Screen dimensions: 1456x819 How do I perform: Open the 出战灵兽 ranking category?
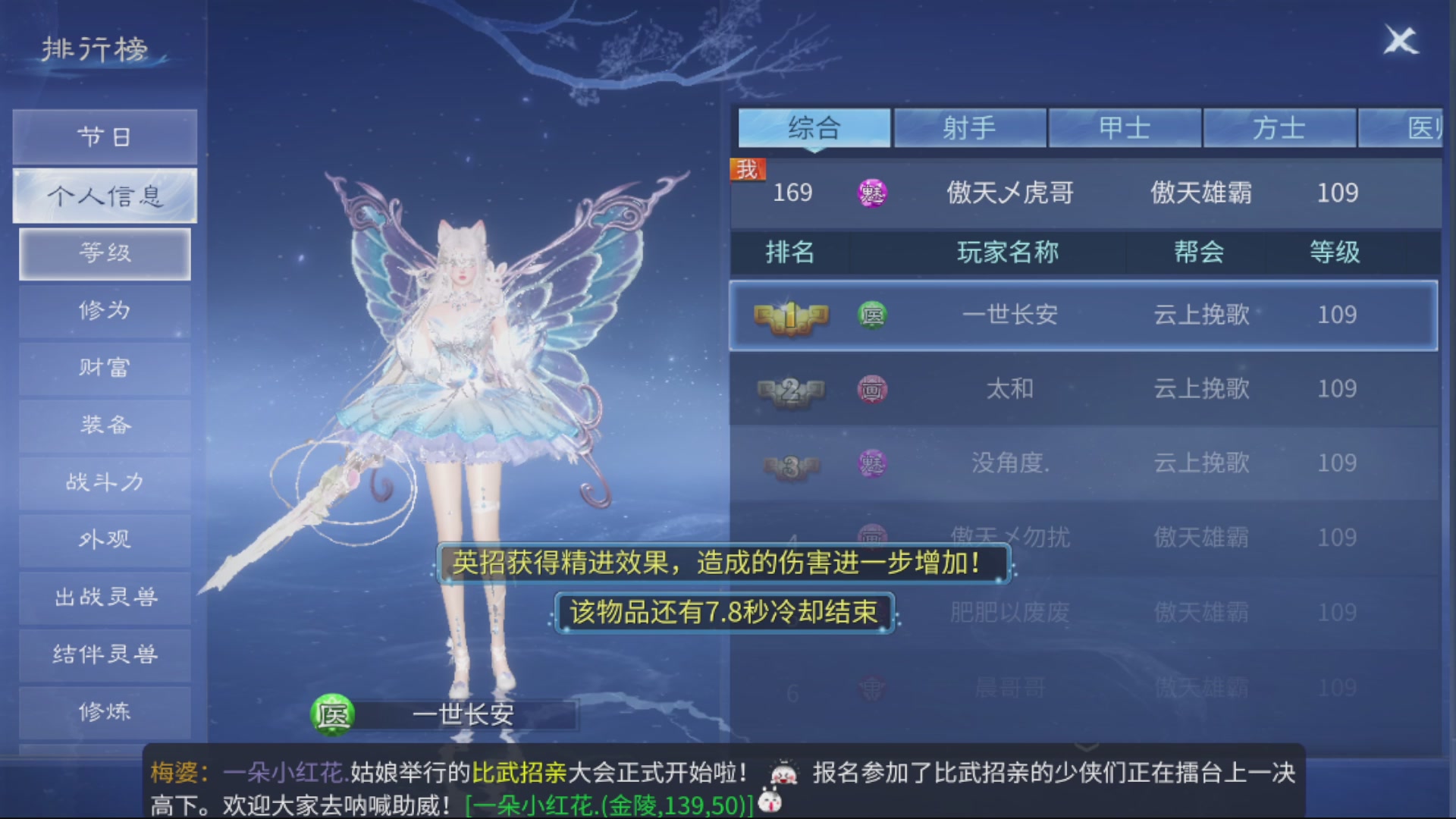pyautogui.click(x=104, y=597)
